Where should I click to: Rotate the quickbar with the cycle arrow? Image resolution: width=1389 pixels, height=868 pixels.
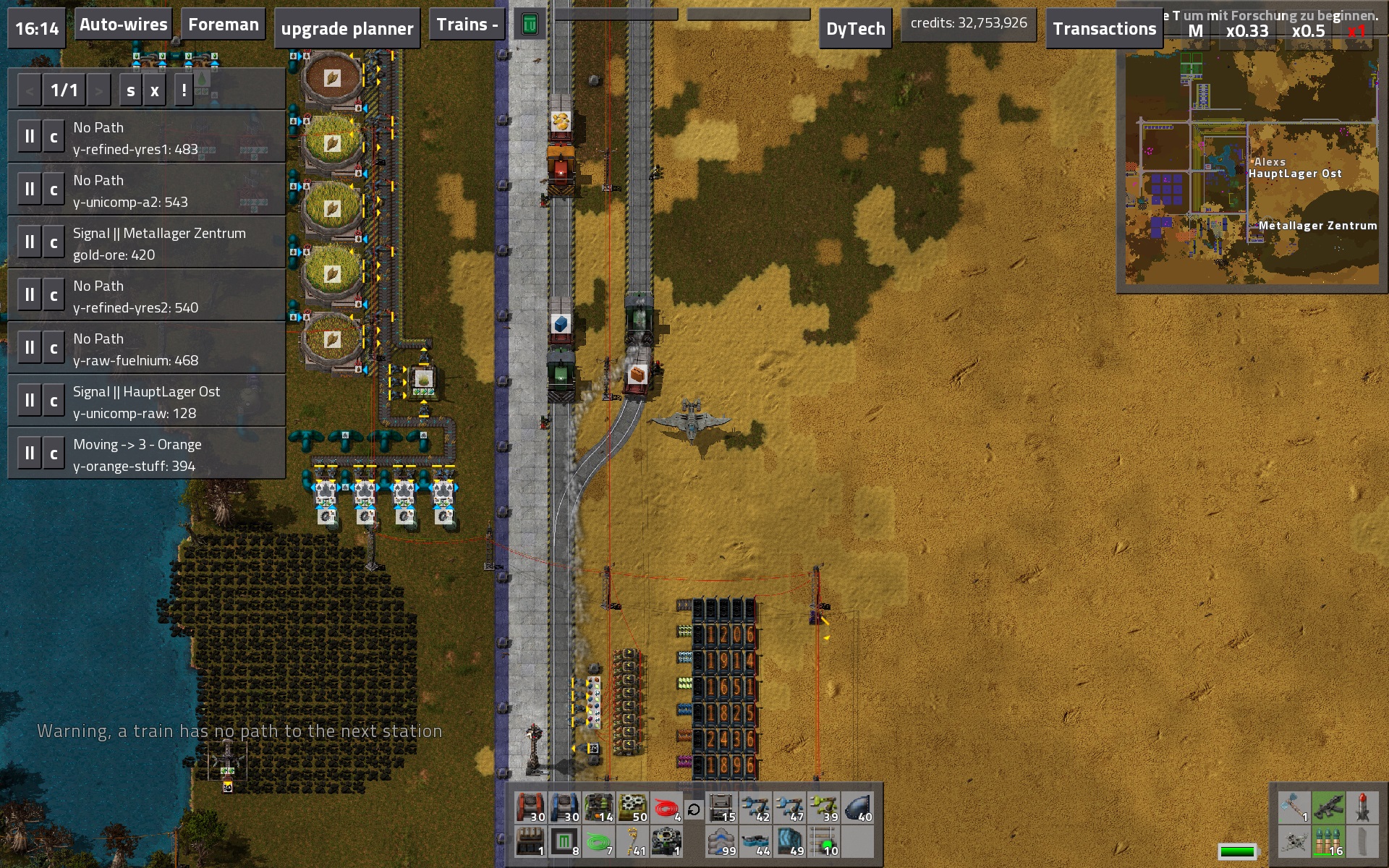click(x=693, y=809)
